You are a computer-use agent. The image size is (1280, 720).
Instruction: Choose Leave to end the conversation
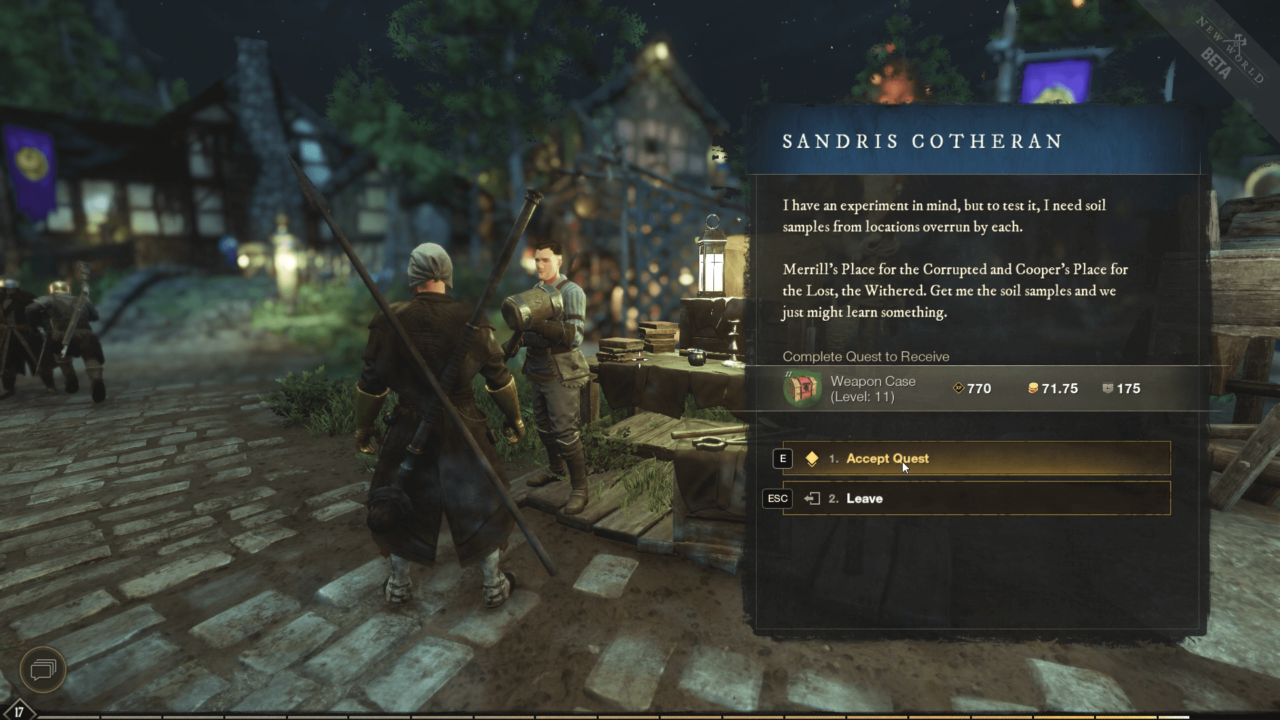click(864, 498)
